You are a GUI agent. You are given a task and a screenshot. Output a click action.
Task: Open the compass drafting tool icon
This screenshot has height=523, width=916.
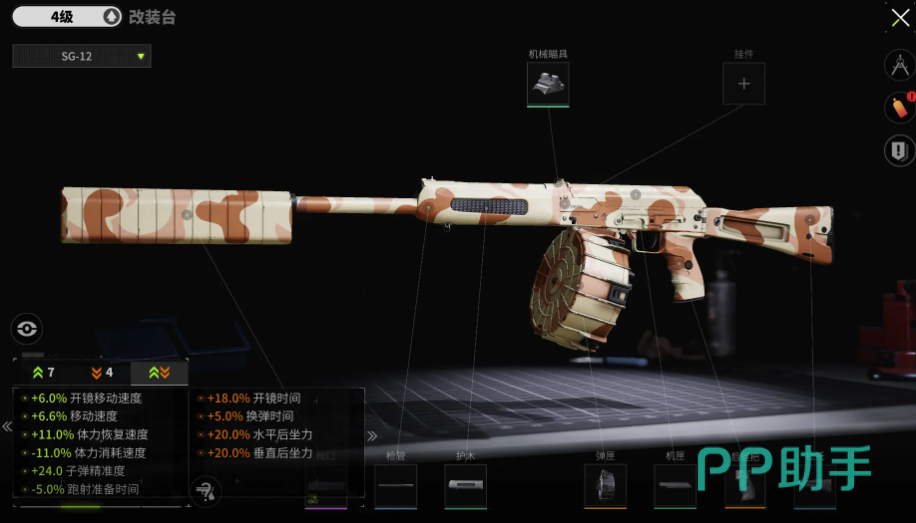pyautogui.click(x=899, y=65)
